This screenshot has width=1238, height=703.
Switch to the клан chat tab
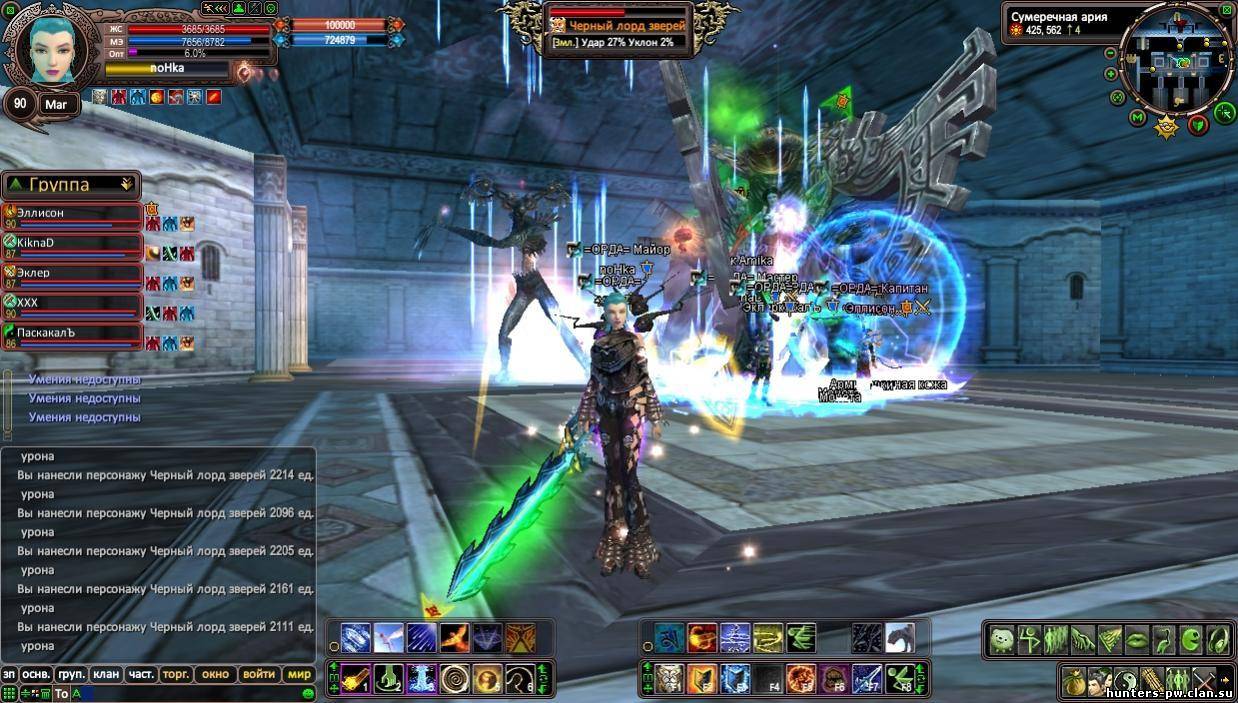click(x=105, y=674)
